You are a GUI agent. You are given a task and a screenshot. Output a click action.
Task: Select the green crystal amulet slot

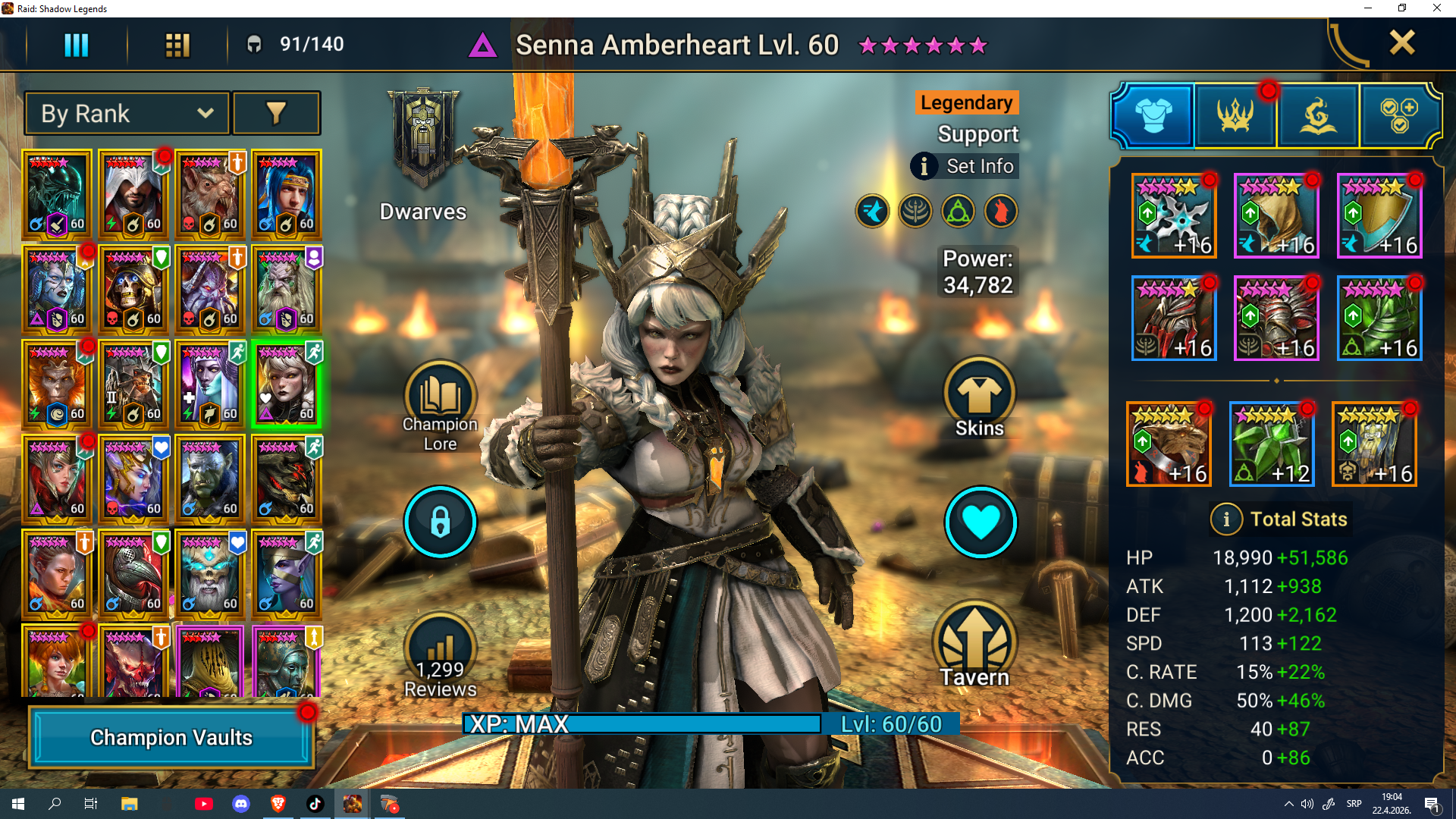(x=1272, y=444)
